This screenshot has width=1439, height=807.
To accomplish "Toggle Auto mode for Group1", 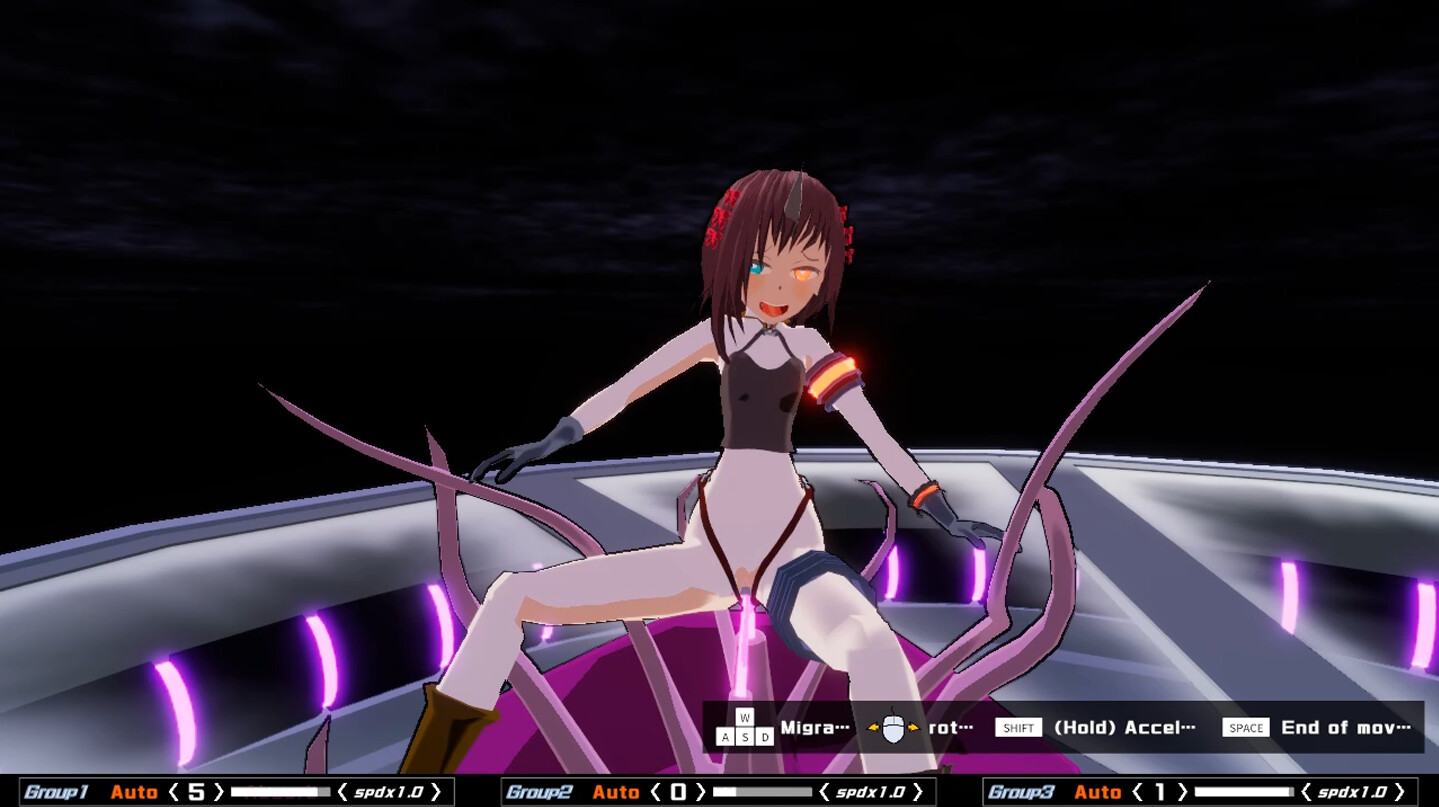I will click(133, 791).
